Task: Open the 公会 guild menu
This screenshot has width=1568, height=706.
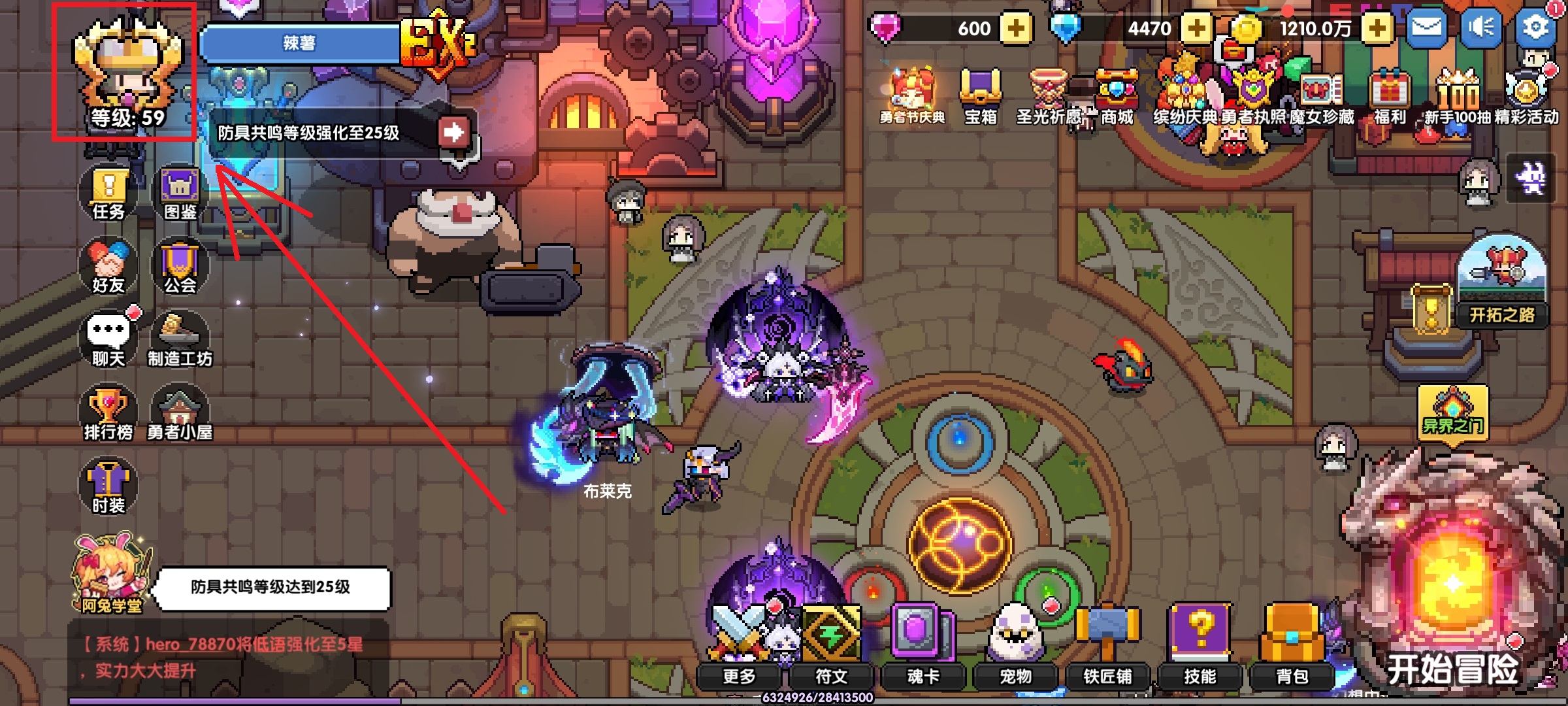Action: click(180, 267)
